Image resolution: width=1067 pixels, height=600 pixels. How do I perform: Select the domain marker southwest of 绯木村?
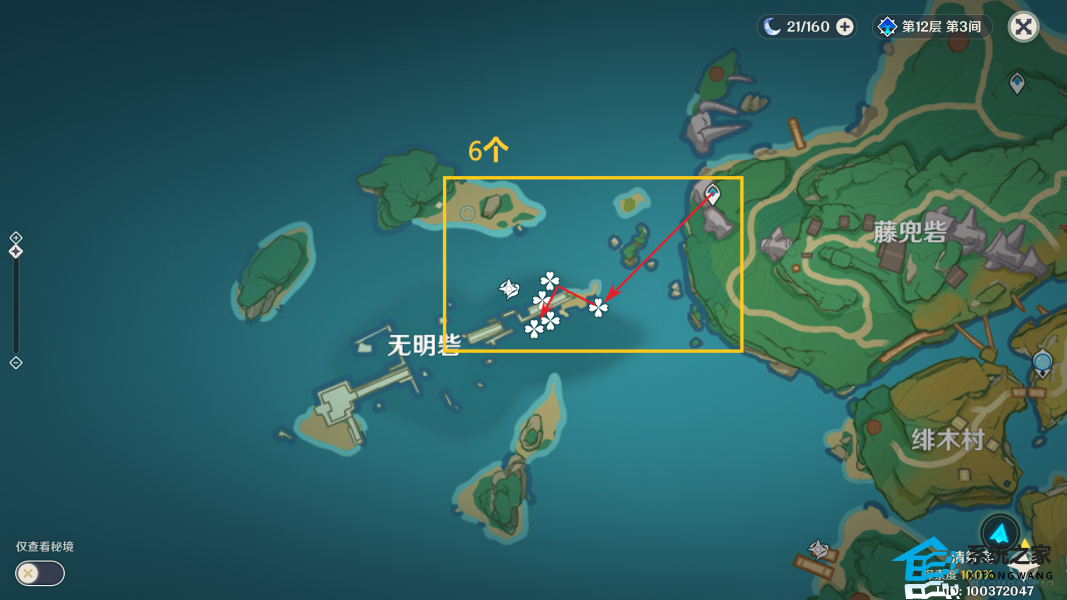819,549
